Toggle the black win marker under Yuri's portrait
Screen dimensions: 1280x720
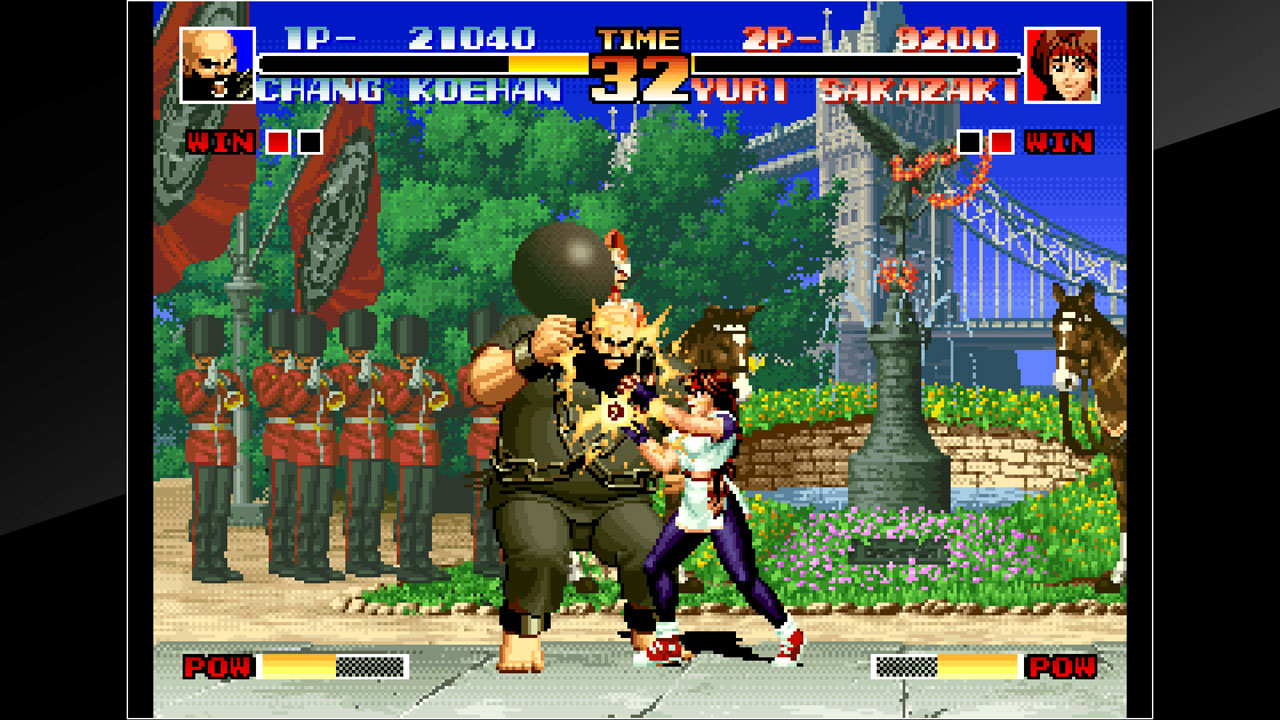pos(972,143)
